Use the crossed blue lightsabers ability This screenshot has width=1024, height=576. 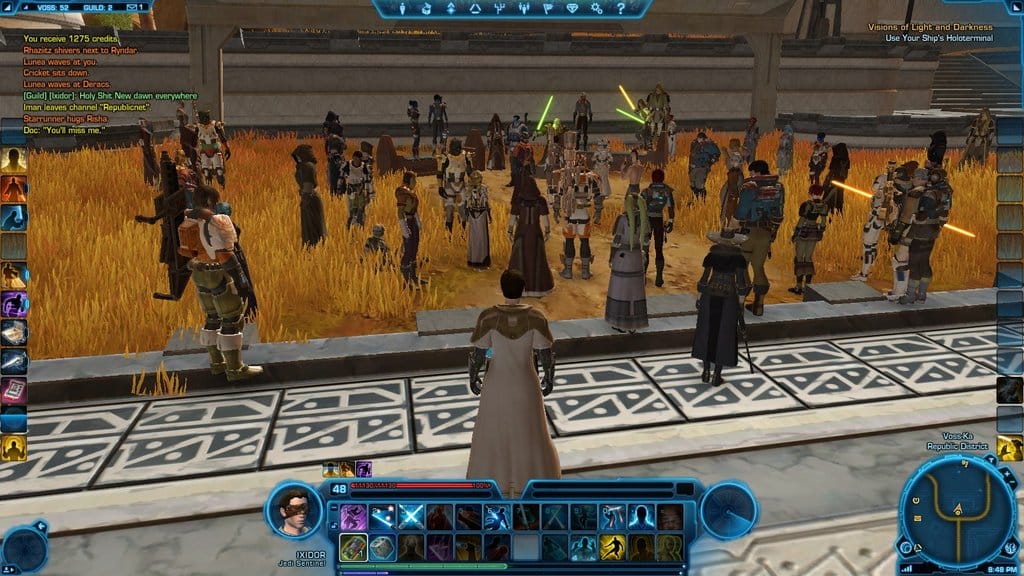pyautogui.click(x=411, y=517)
